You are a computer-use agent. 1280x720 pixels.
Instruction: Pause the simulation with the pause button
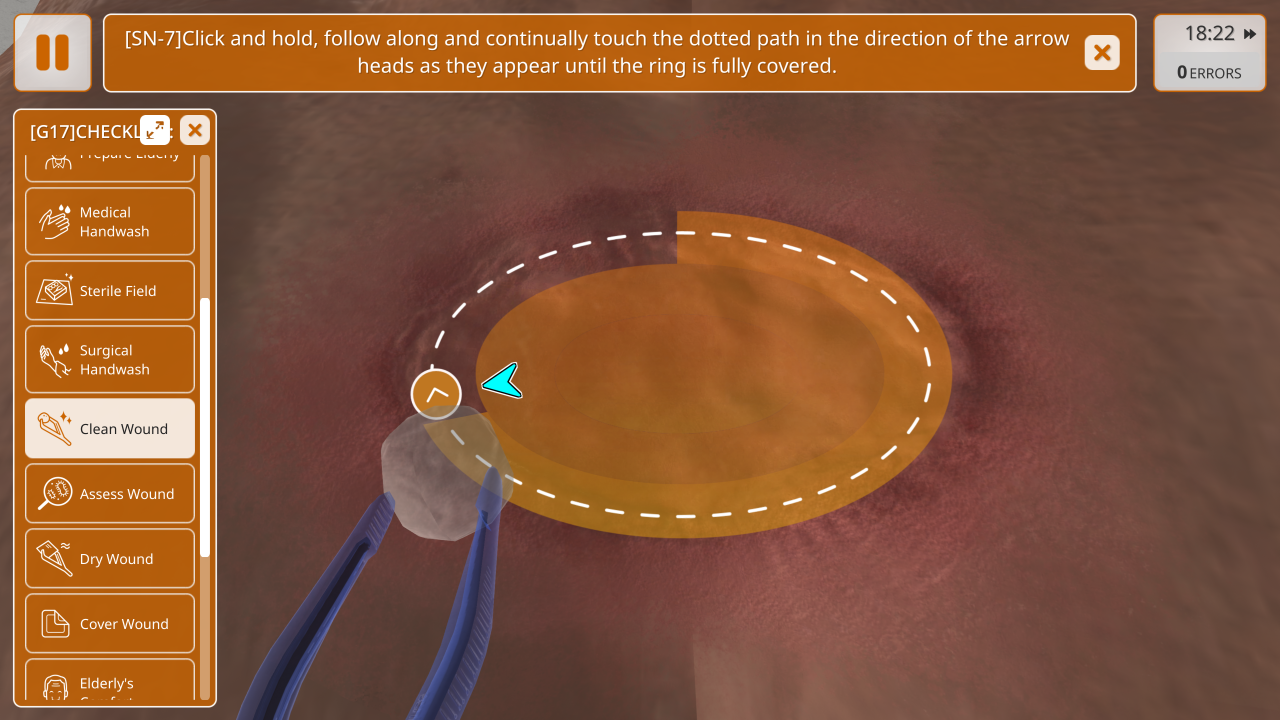point(53,53)
